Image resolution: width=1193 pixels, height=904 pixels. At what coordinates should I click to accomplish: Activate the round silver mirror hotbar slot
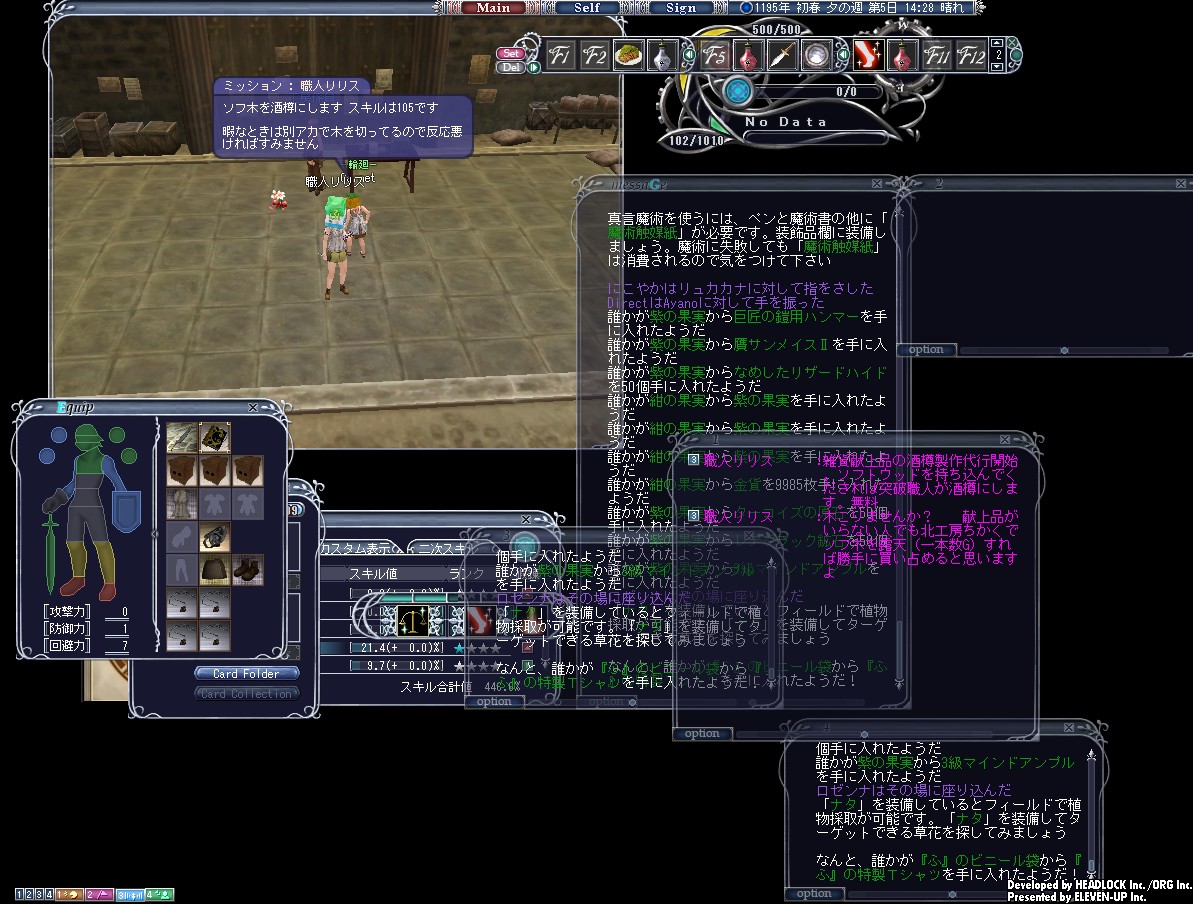(x=815, y=56)
